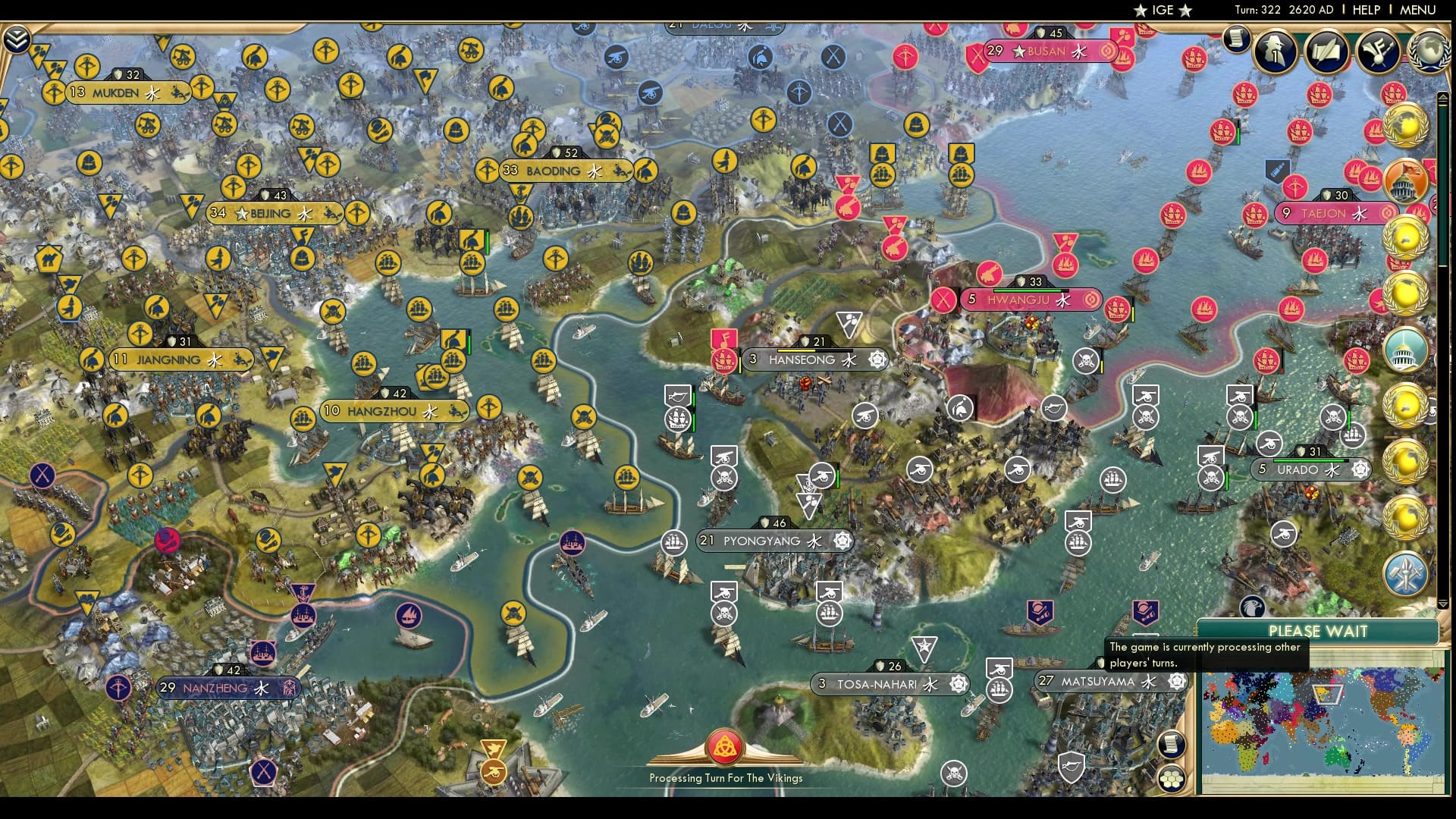This screenshot has height=819, width=1456.
Task: Click the scroll icon beside the minimap
Action: [1172, 745]
